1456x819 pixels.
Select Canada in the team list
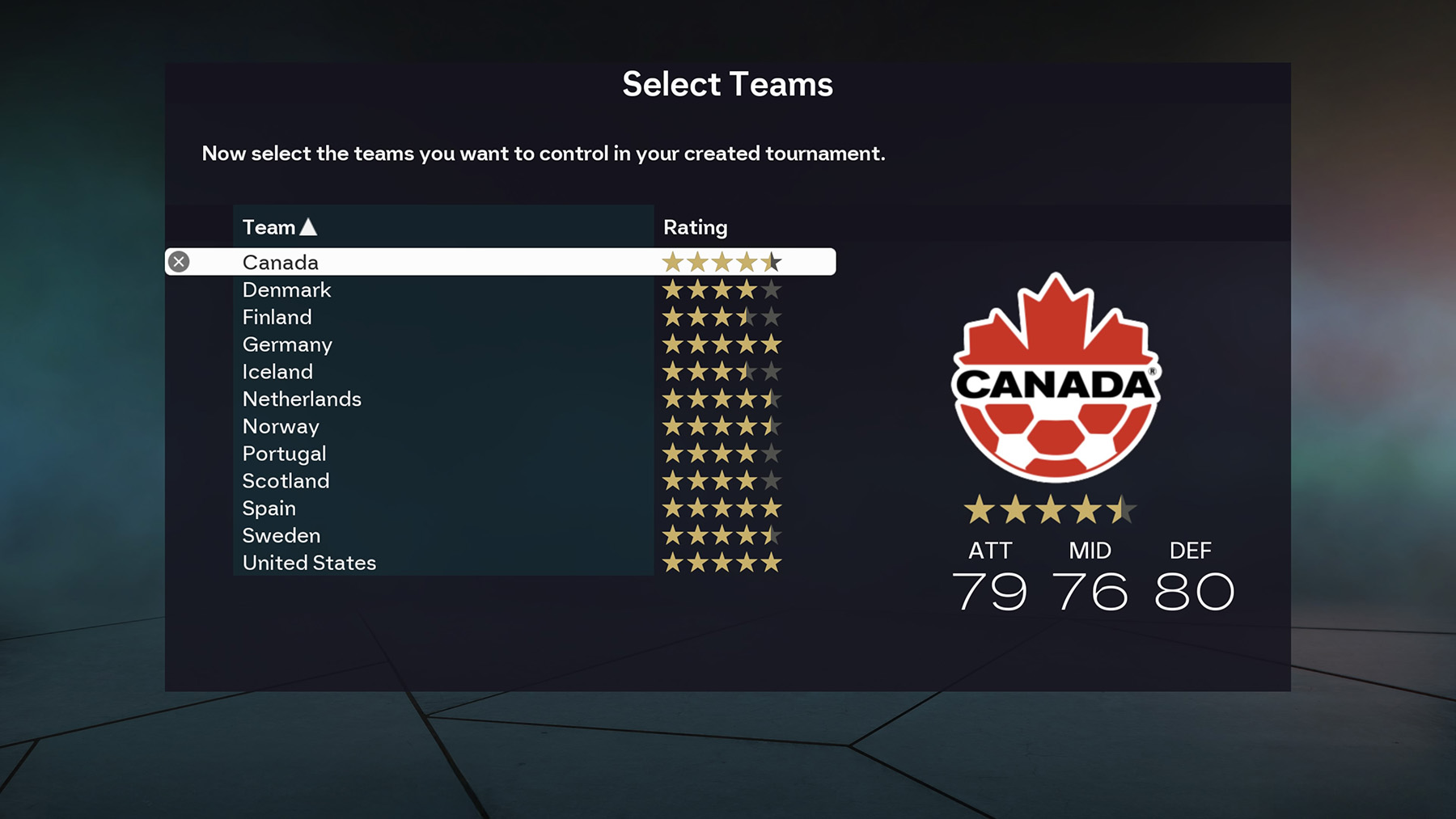(x=281, y=262)
